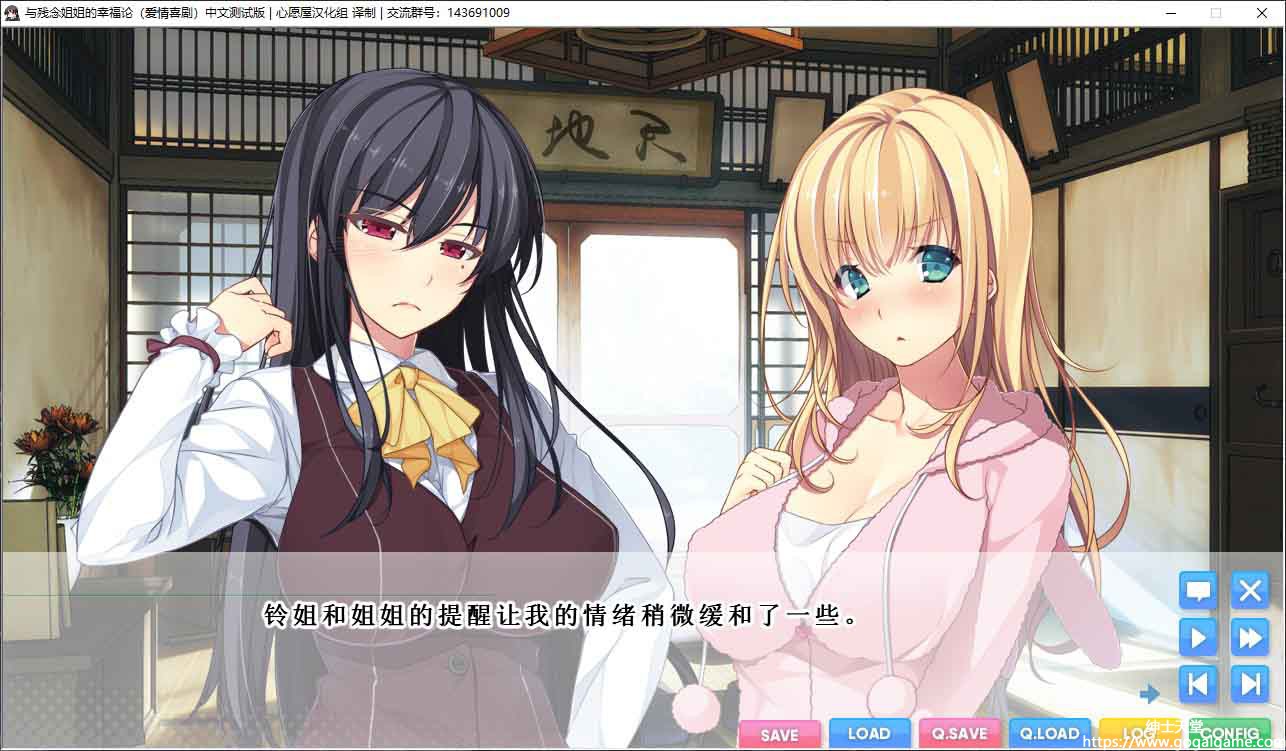Screen dimensions: 1286x751
Task: Jump back with the previous-scene button
Action: coord(1198,684)
